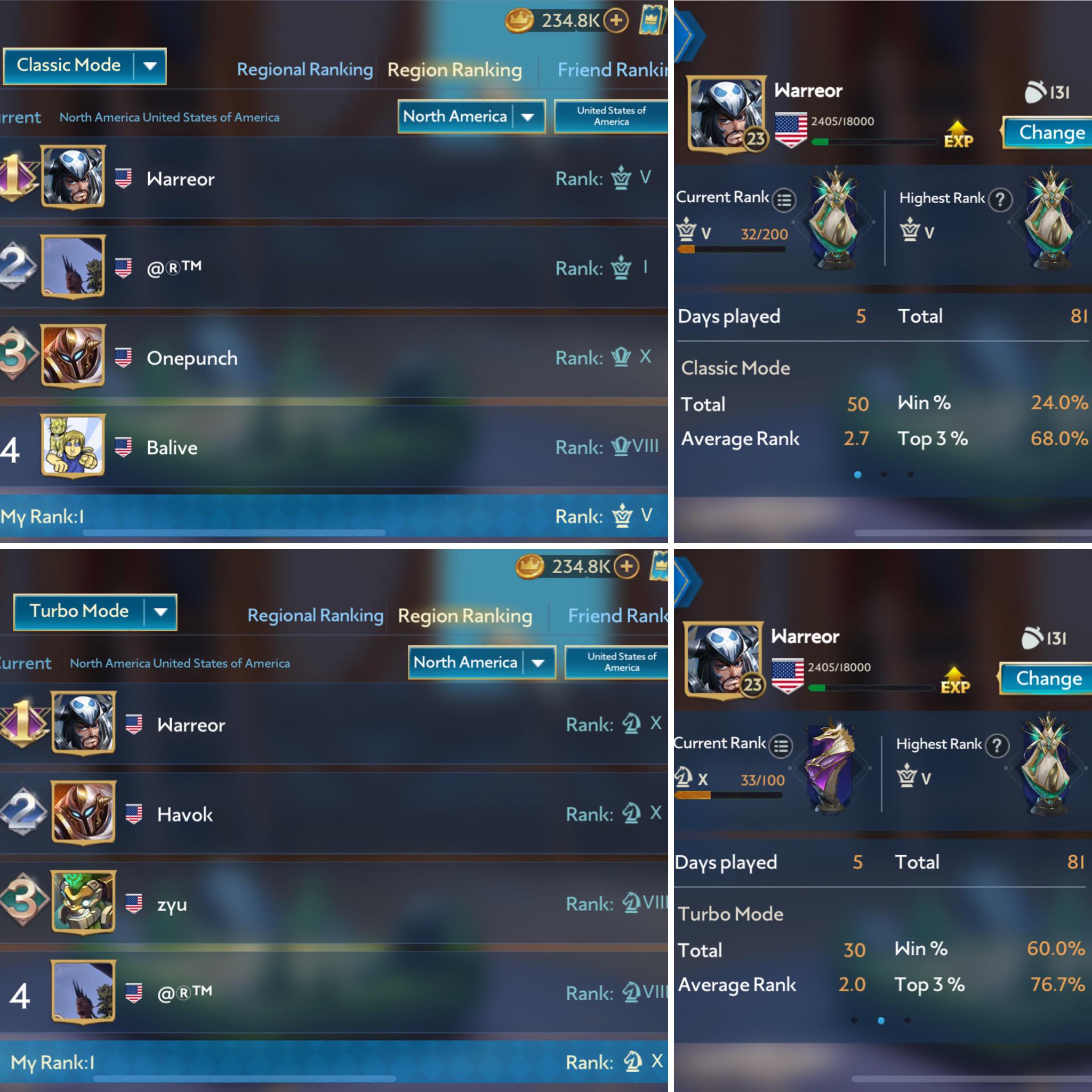Select the first pagination dot under Turbo stats

pos(854,1021)
